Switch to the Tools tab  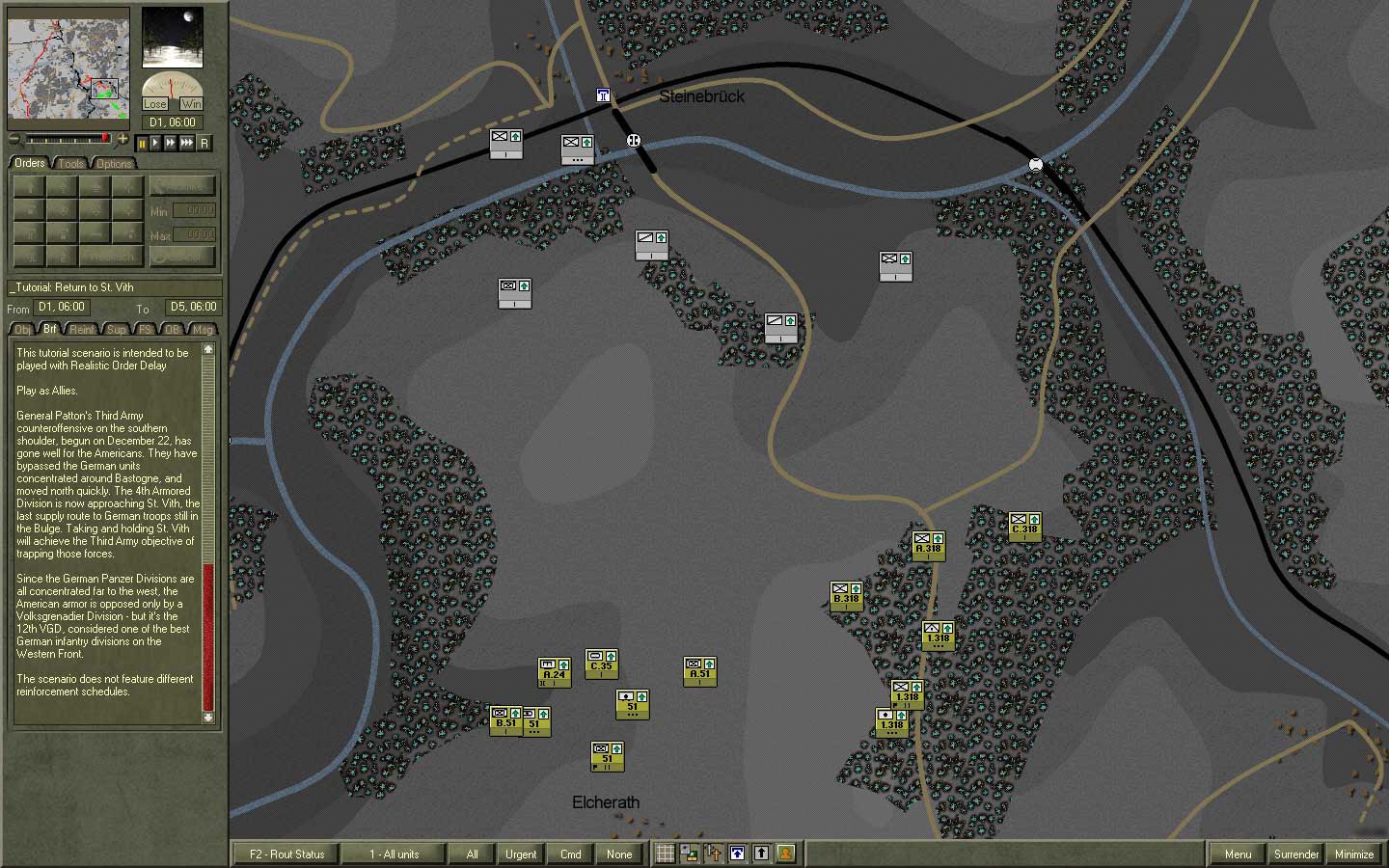click(x=70, y=163)
